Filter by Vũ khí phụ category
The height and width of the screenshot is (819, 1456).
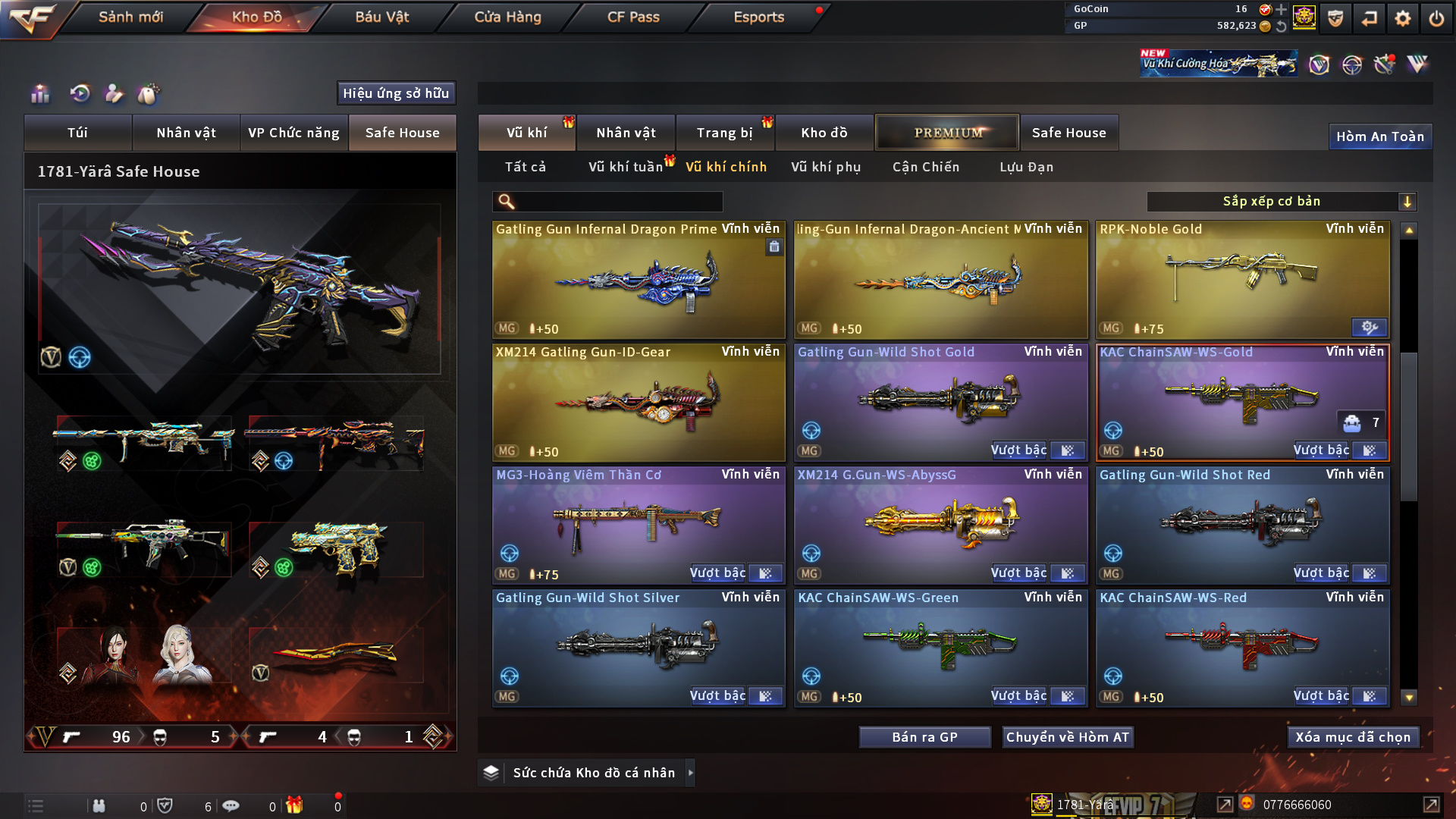tap(826, 167)
